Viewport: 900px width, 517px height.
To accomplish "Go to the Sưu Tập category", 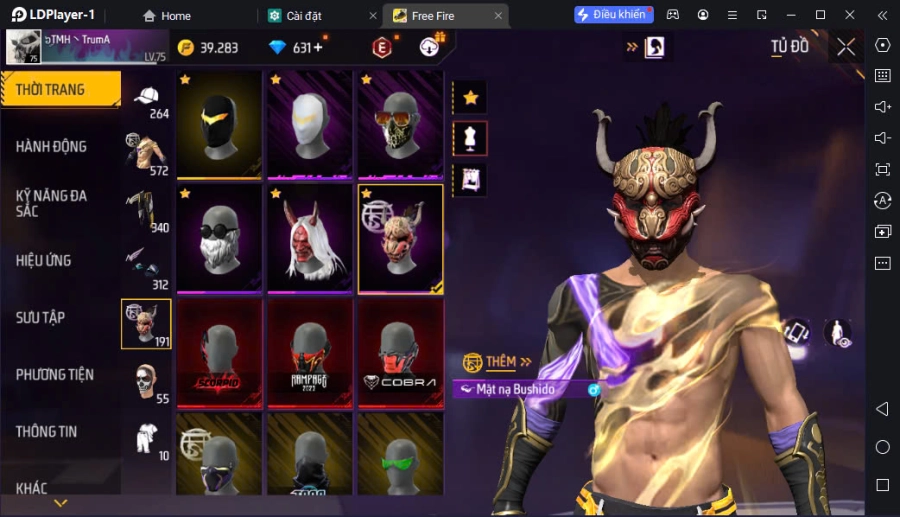I will coord(60,317).
